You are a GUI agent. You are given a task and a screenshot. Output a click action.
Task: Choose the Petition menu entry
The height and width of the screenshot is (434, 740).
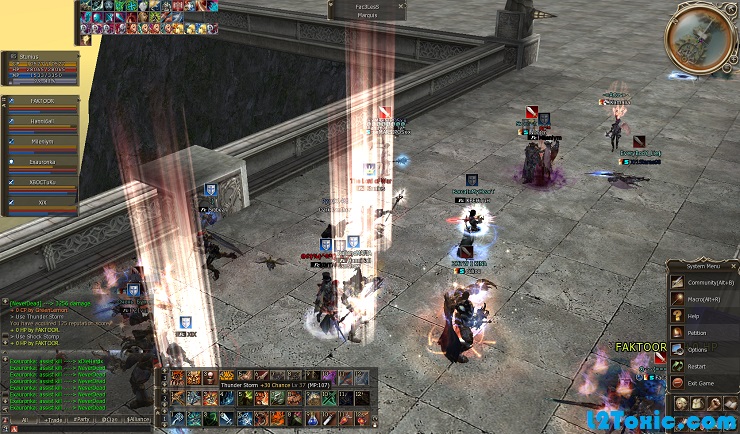(x=697, y=332)
